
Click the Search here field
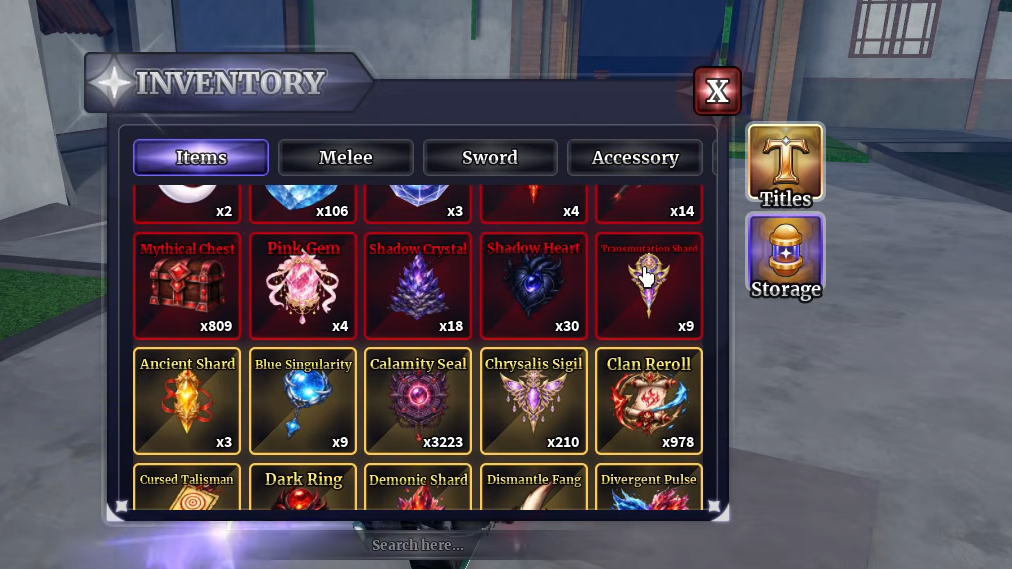418,545
